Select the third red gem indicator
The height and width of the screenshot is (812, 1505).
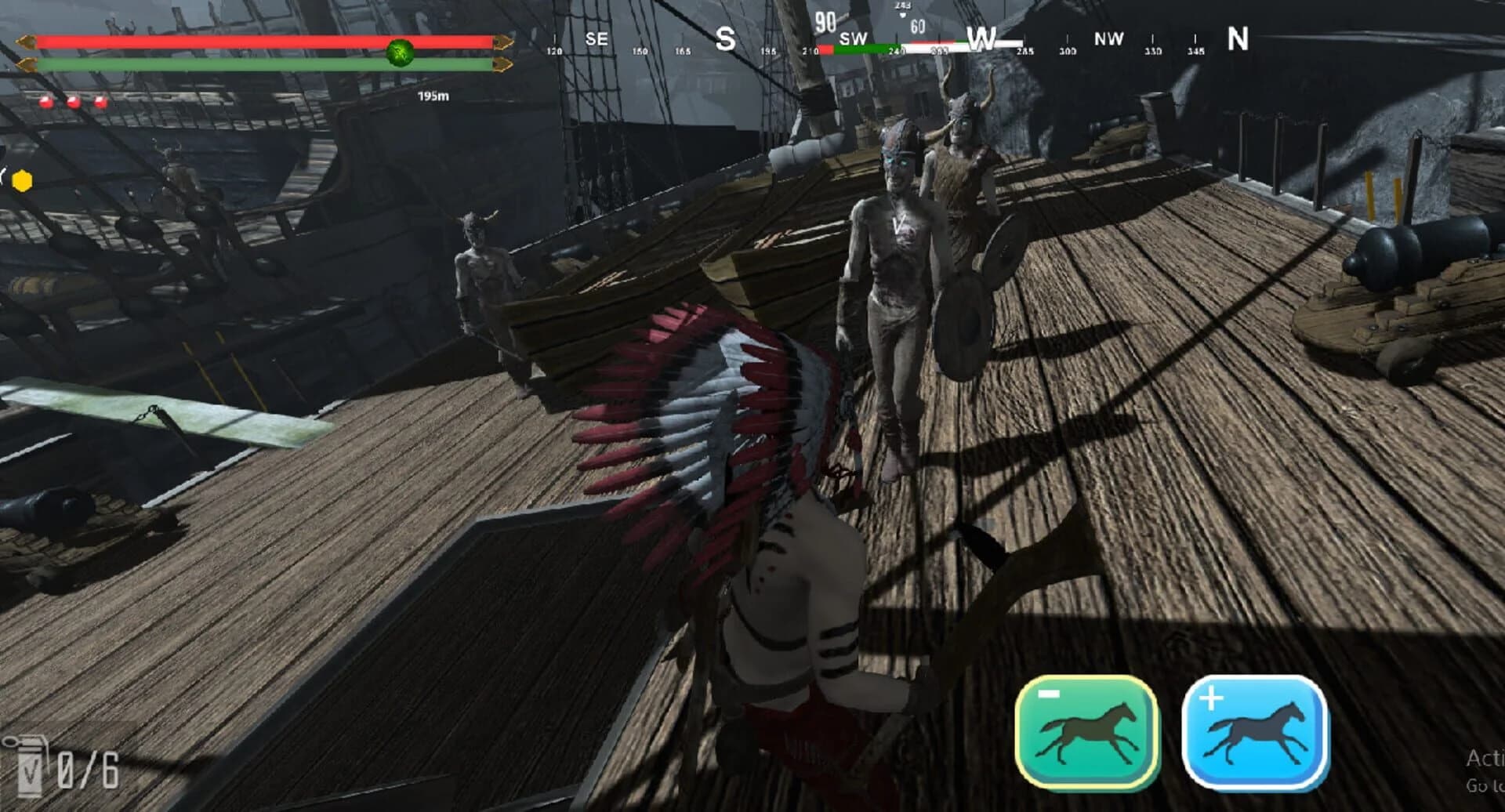point(99,100)
